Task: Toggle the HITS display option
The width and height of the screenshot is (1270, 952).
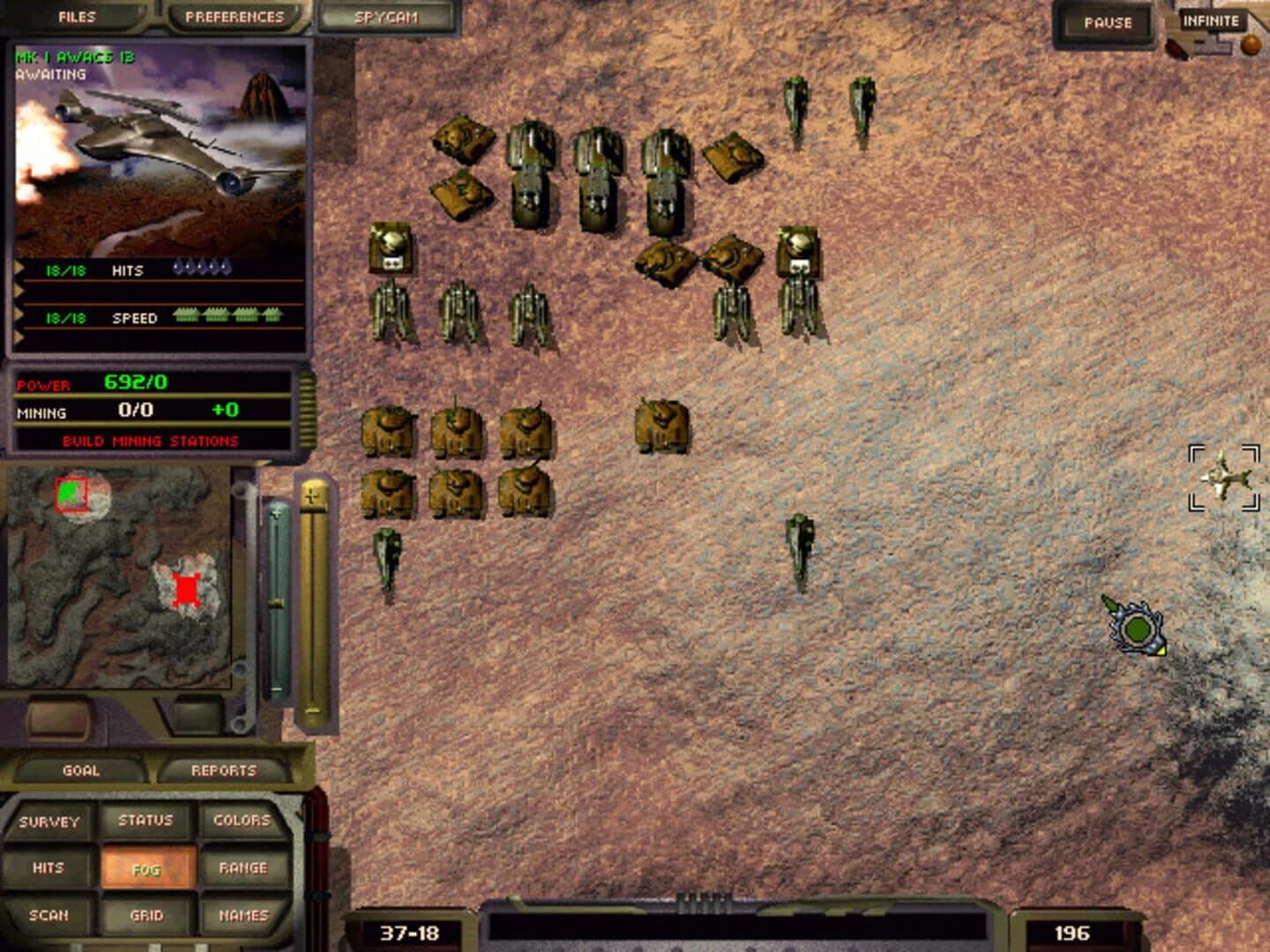Action: pos(49,867)
